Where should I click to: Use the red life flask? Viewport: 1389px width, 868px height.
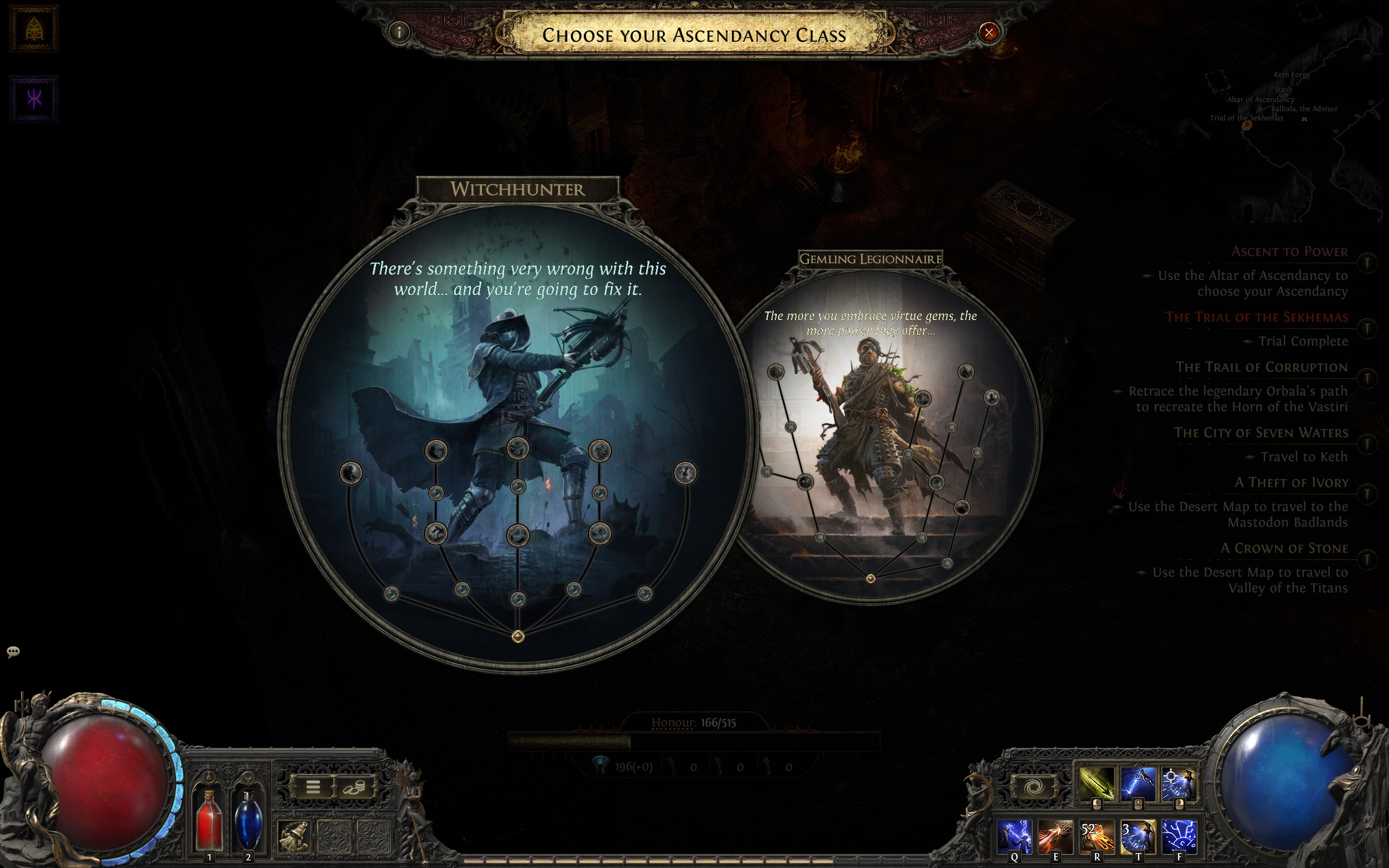[209, 819]
